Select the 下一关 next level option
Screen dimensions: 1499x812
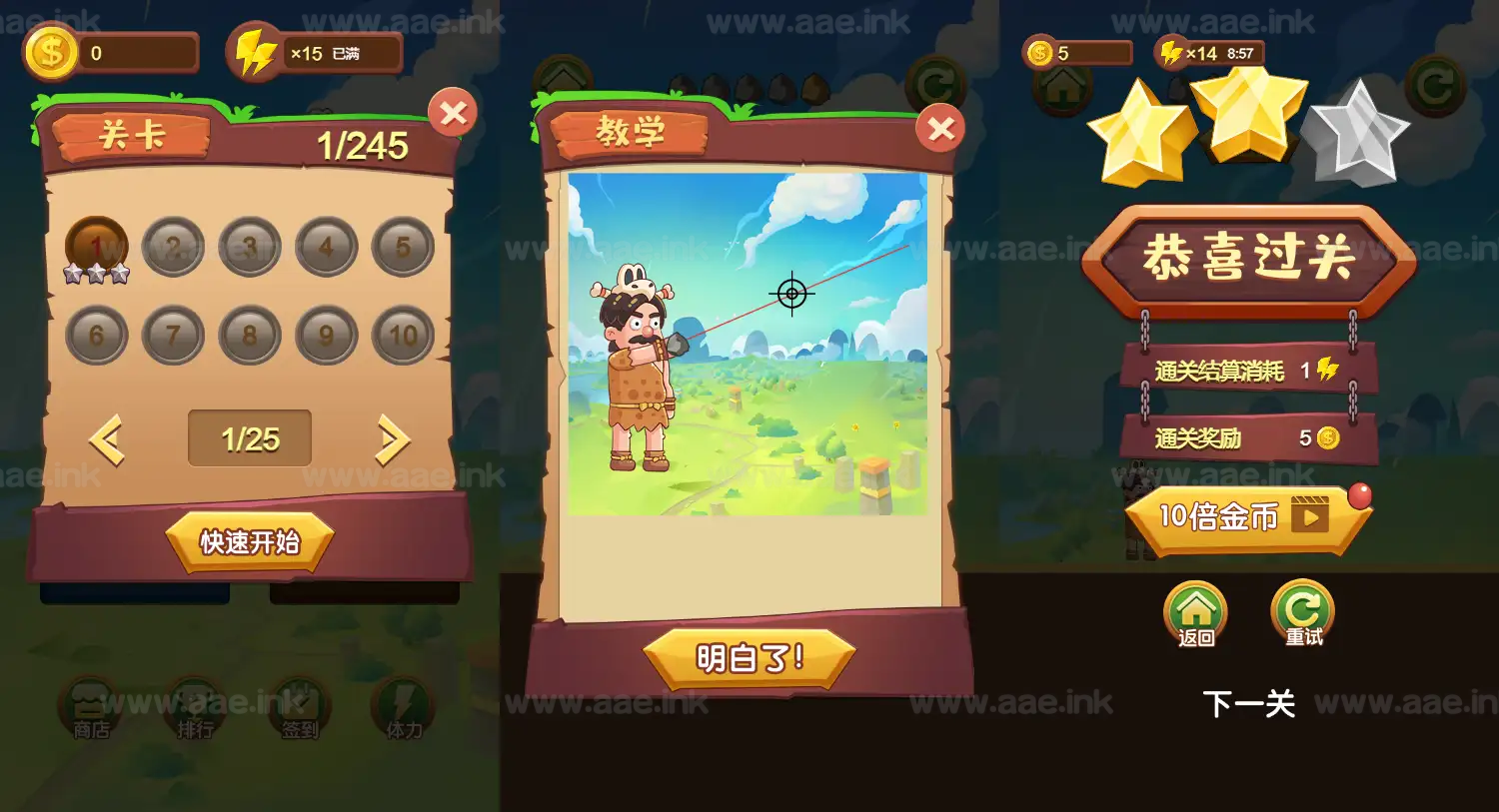coord(1250,705)
